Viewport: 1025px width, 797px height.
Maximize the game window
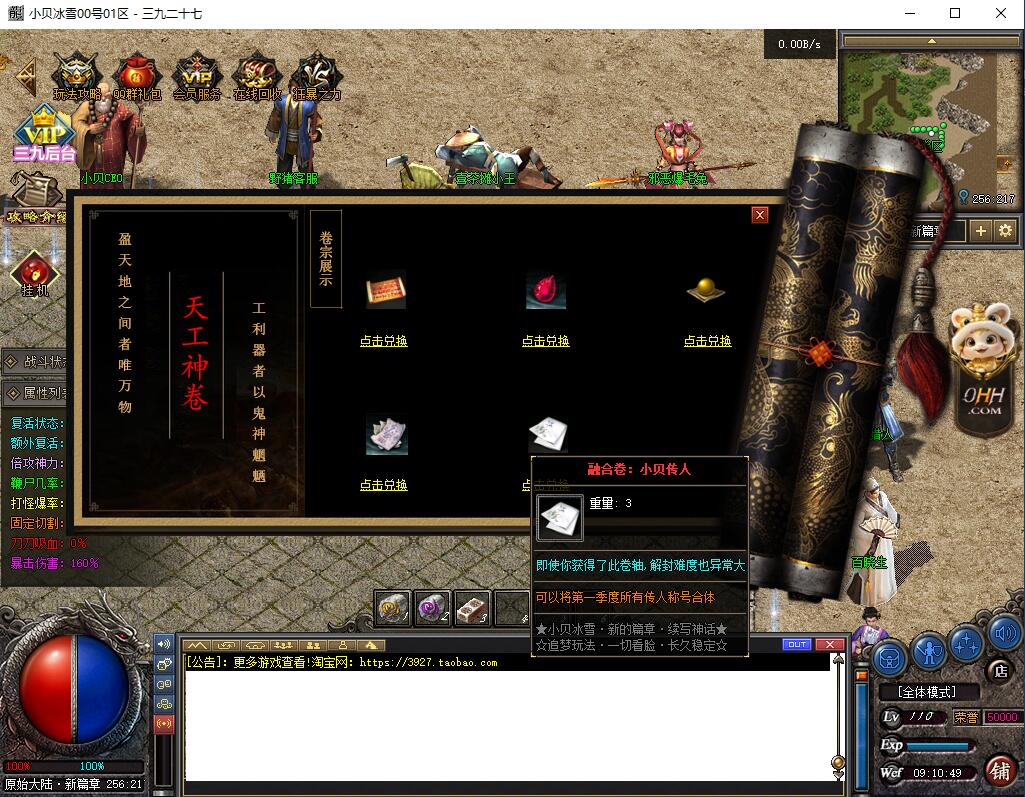click(955, 14)
